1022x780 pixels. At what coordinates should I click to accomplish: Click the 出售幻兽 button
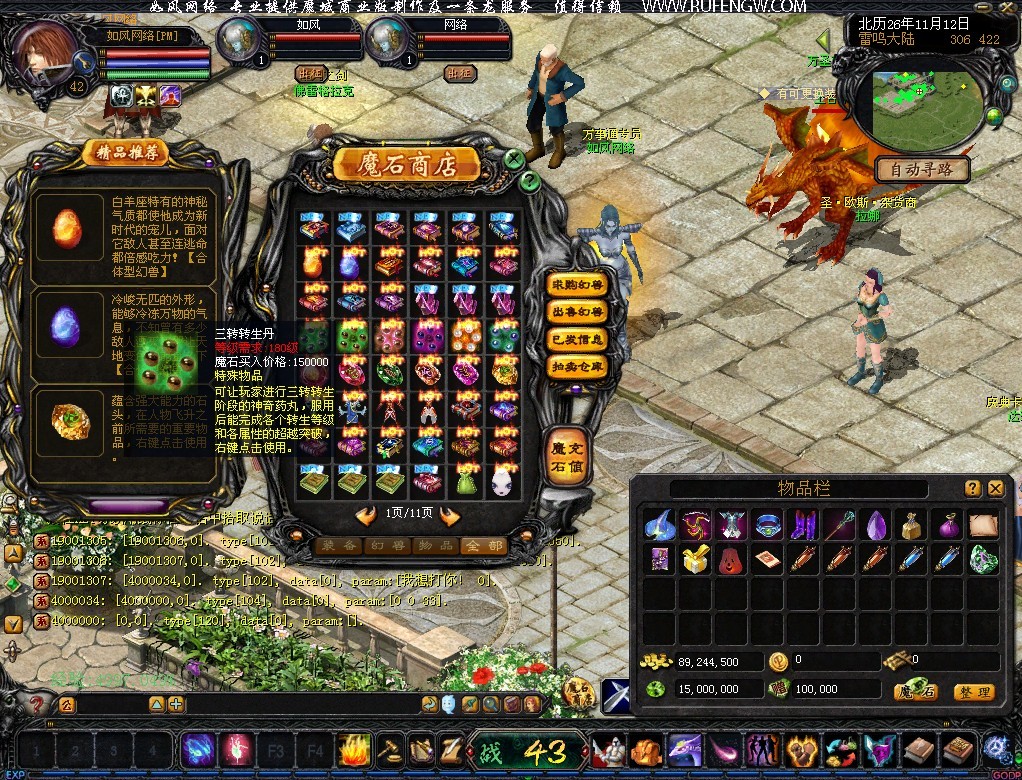coord(578,312)
